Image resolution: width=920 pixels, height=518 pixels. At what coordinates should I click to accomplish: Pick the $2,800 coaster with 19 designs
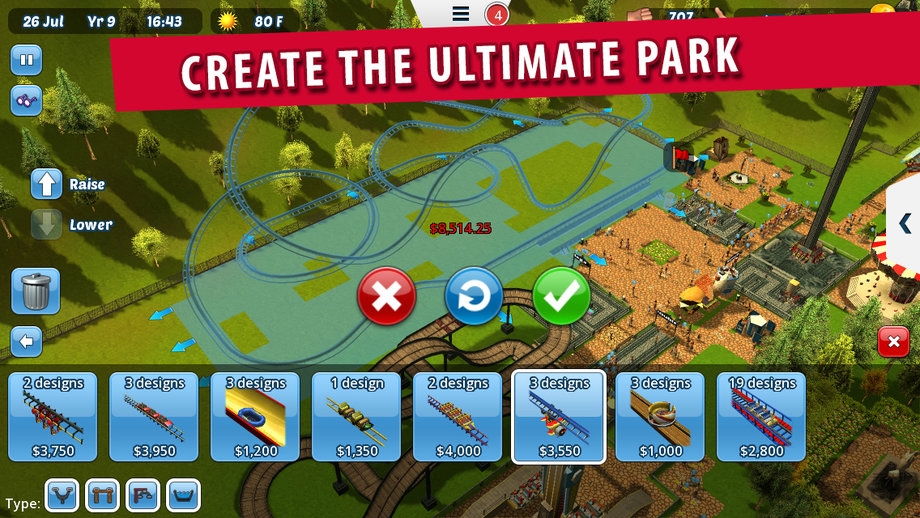point(762,417)
